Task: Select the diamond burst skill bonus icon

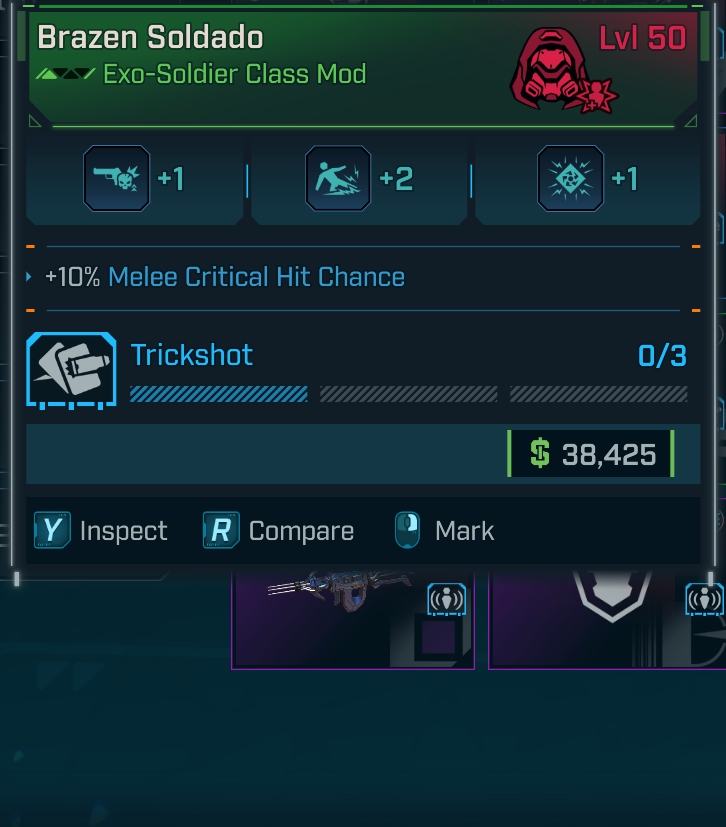Action: [570, 179]
